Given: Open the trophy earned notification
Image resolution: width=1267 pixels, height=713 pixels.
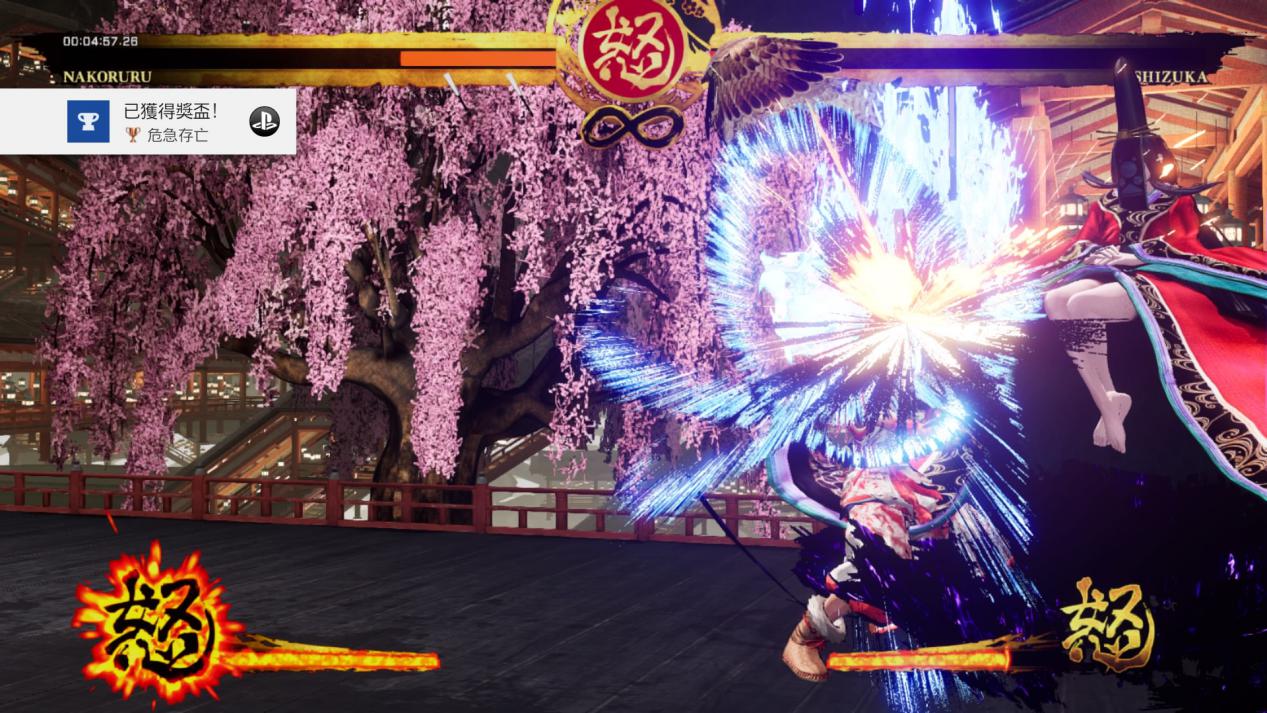Looking at the screenshot, I should [x=148, y=122].
